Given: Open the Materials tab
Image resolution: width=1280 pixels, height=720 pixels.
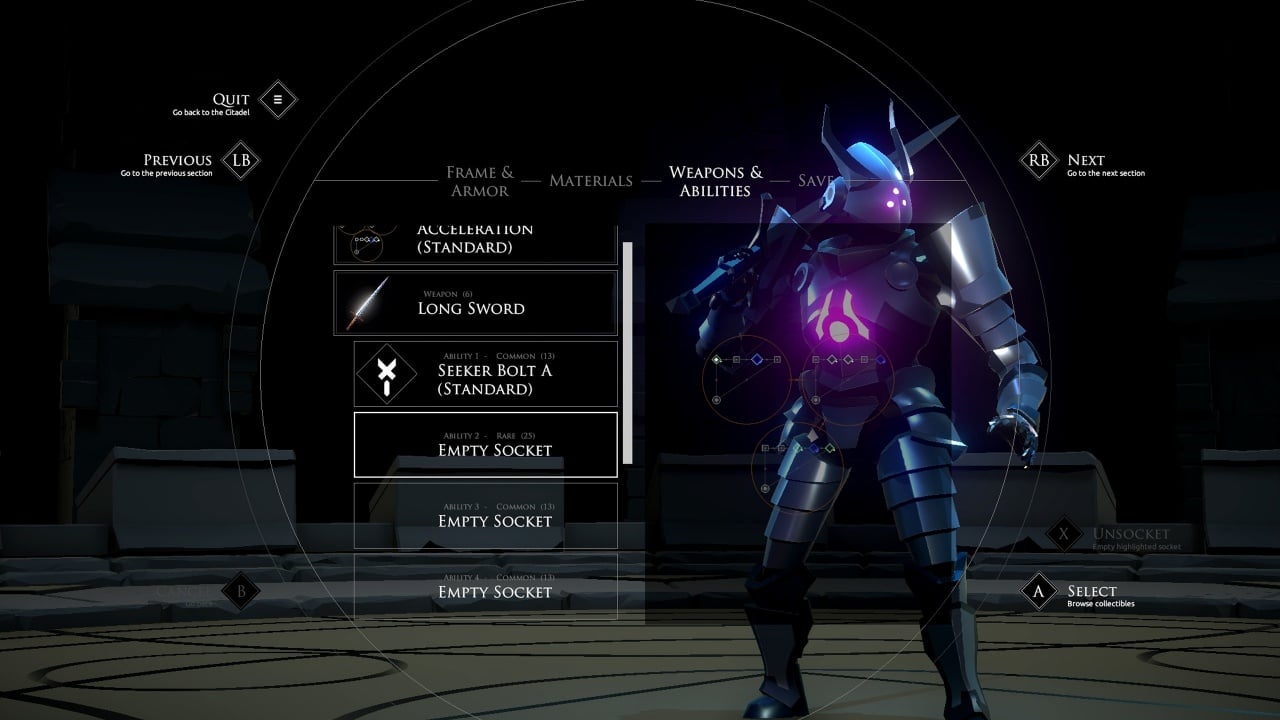Looking at the screenshot, I should point(591,181).
